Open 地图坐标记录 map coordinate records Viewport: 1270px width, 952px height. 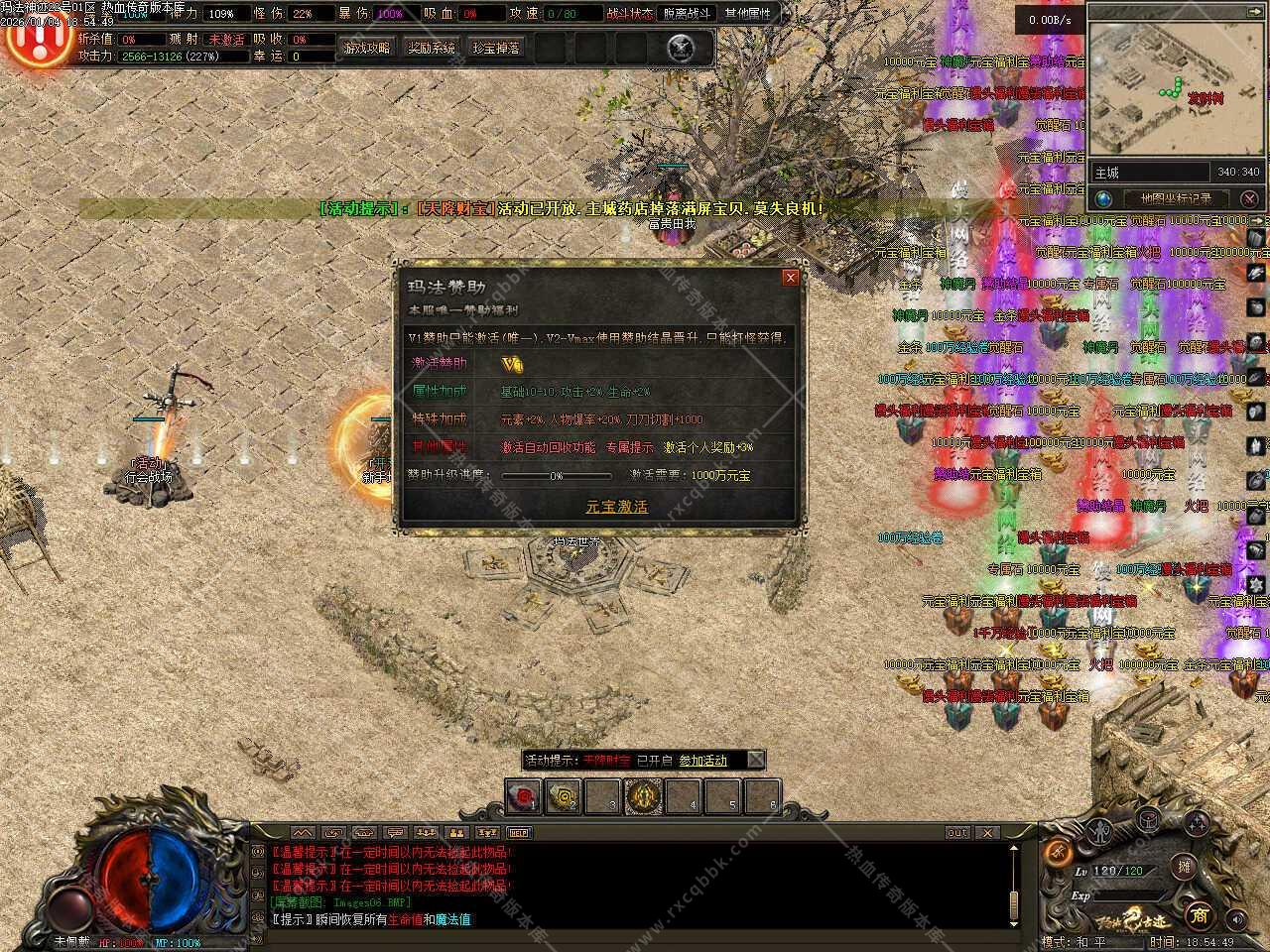click(1175, 198)
